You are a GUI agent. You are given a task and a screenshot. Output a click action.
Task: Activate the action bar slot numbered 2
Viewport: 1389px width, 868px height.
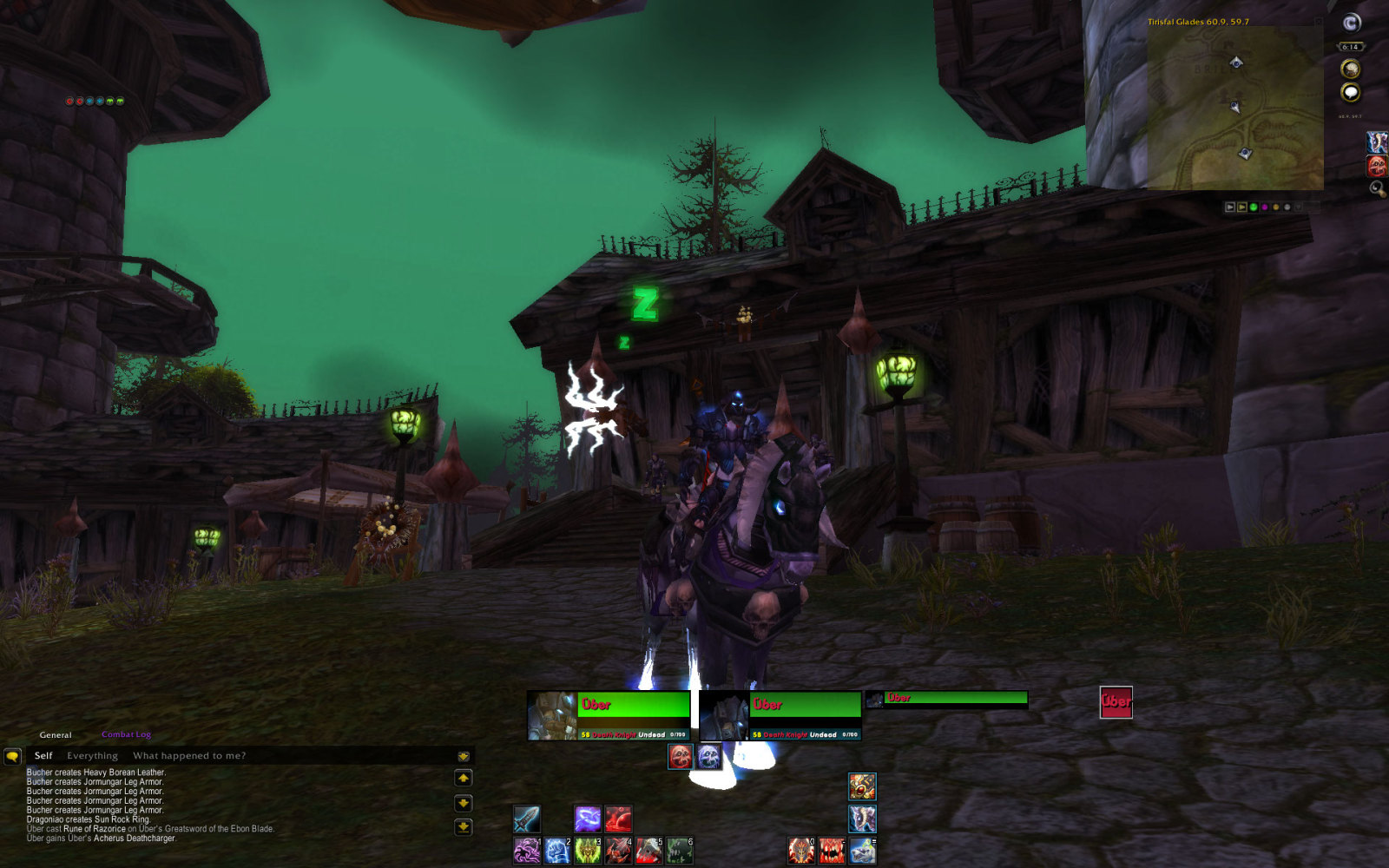(557, 851)
